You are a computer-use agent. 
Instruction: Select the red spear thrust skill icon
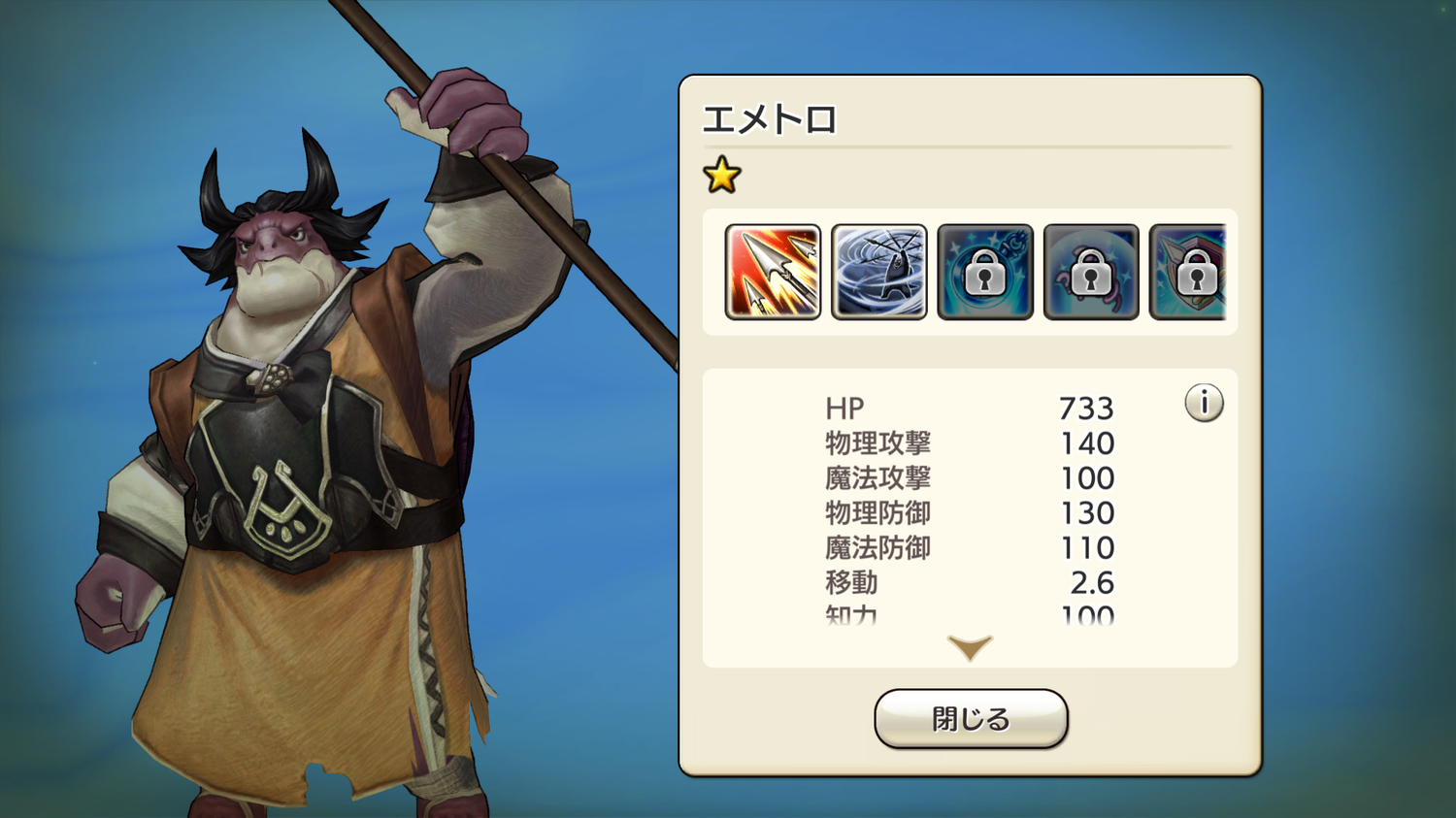click(x=773, y=272)
